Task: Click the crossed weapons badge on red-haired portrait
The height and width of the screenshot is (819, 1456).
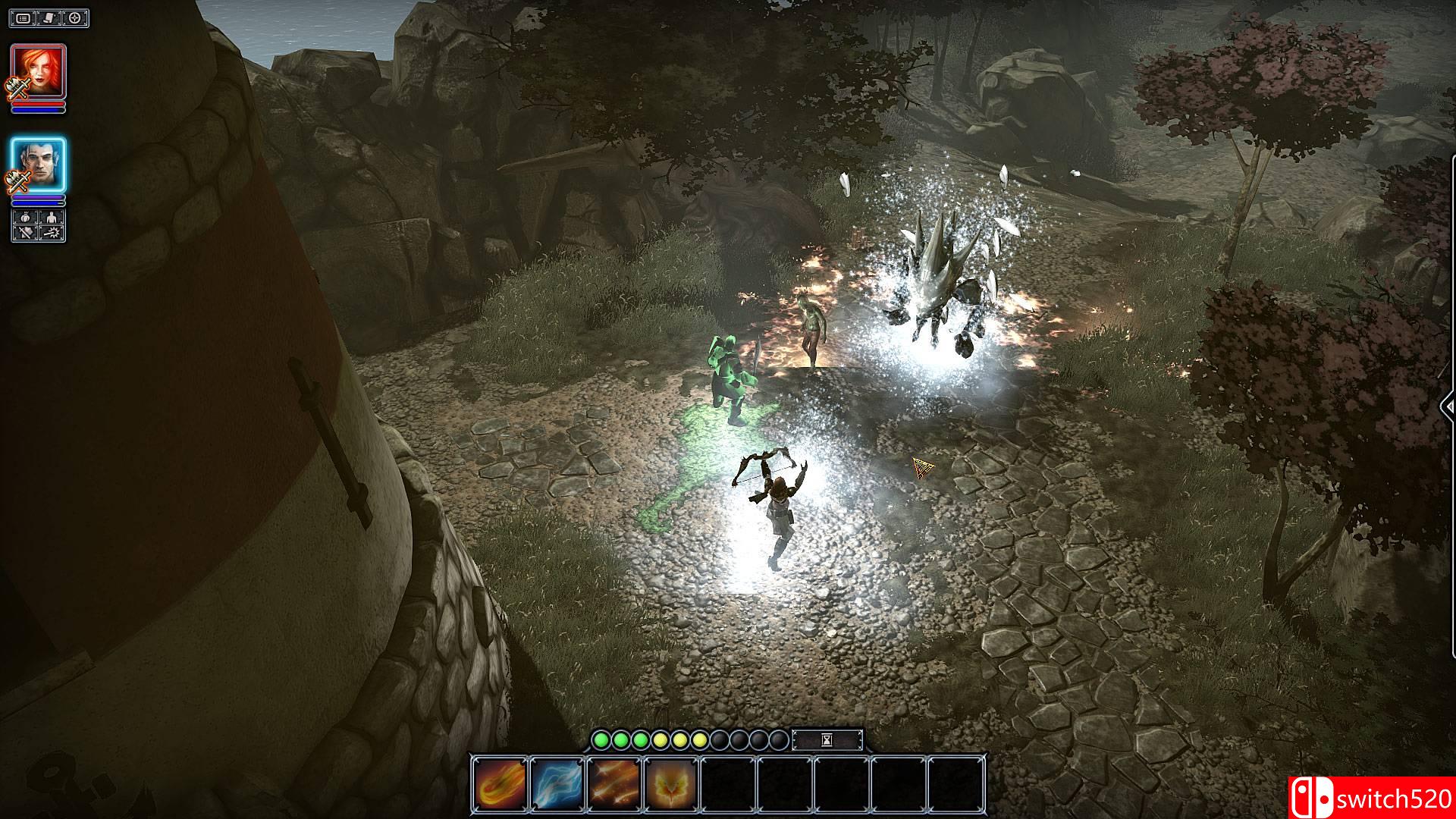Action: 17,87
